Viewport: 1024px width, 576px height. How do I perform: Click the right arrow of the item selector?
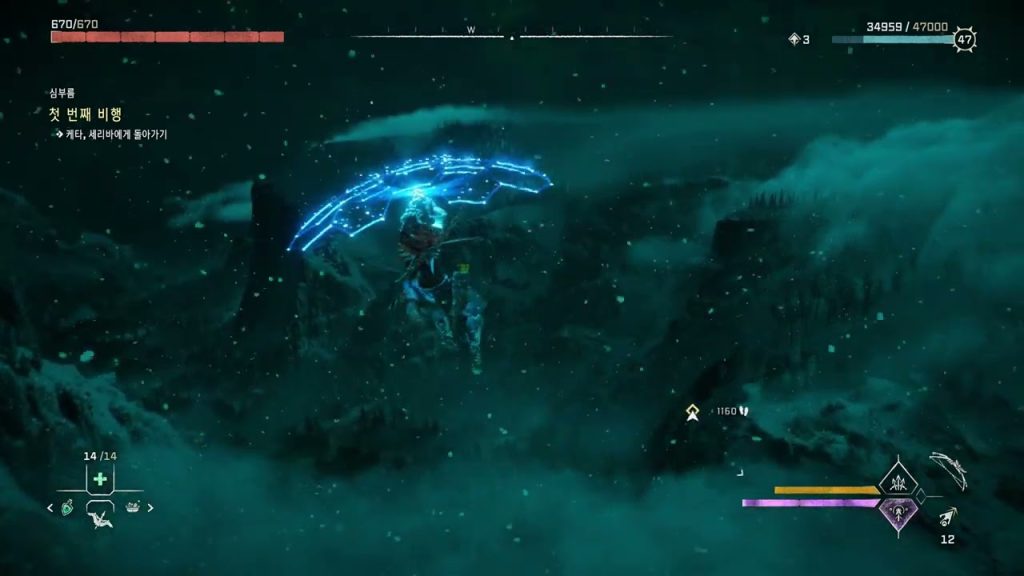[151, 507]
